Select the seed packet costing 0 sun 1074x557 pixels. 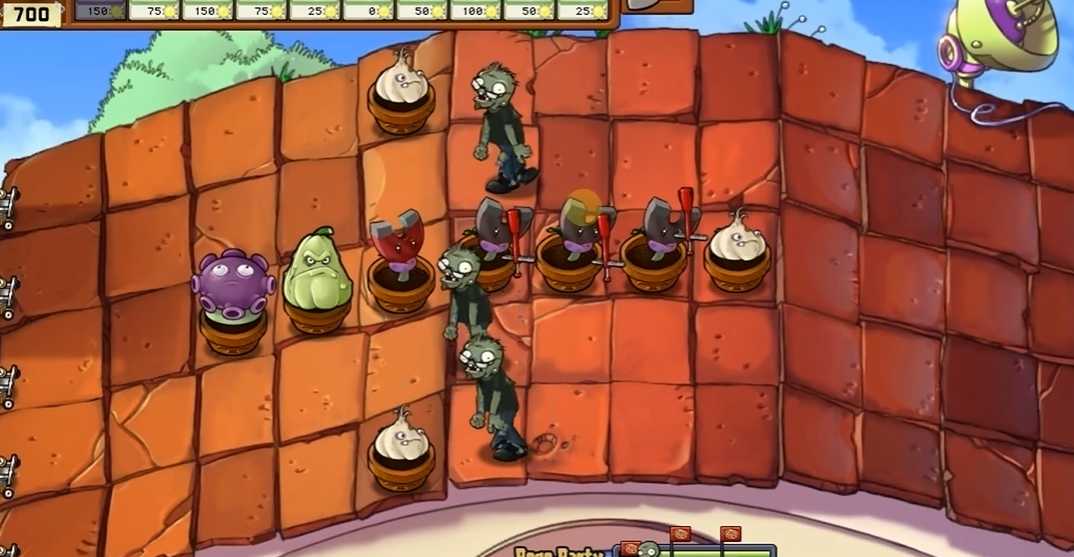[368, 9]
